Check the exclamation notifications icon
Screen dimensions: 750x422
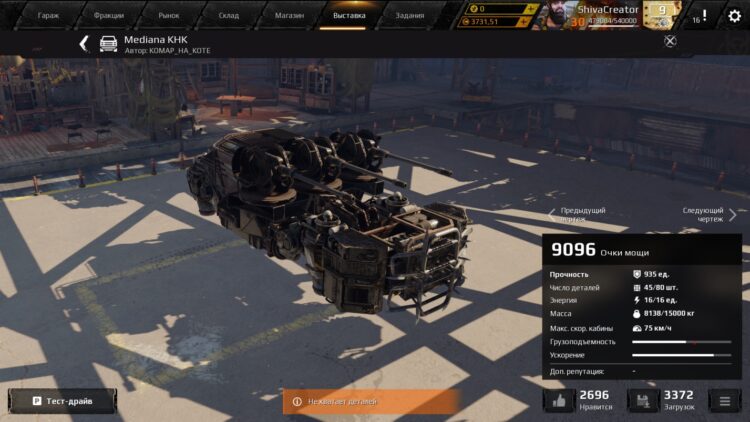coord(704,16)
